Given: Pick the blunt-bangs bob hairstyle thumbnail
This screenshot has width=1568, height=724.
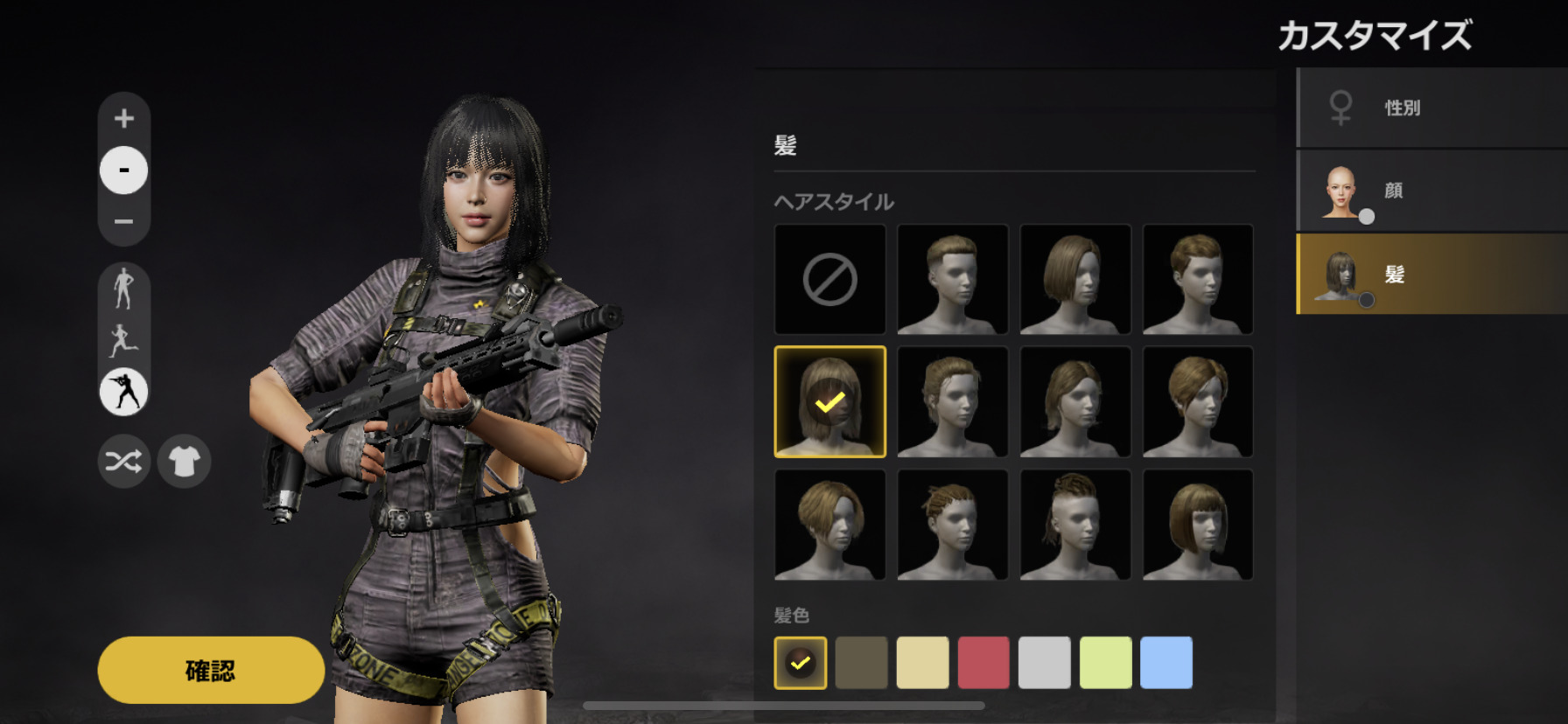Looking at the screenshot, I should (x=1198, y=525).
